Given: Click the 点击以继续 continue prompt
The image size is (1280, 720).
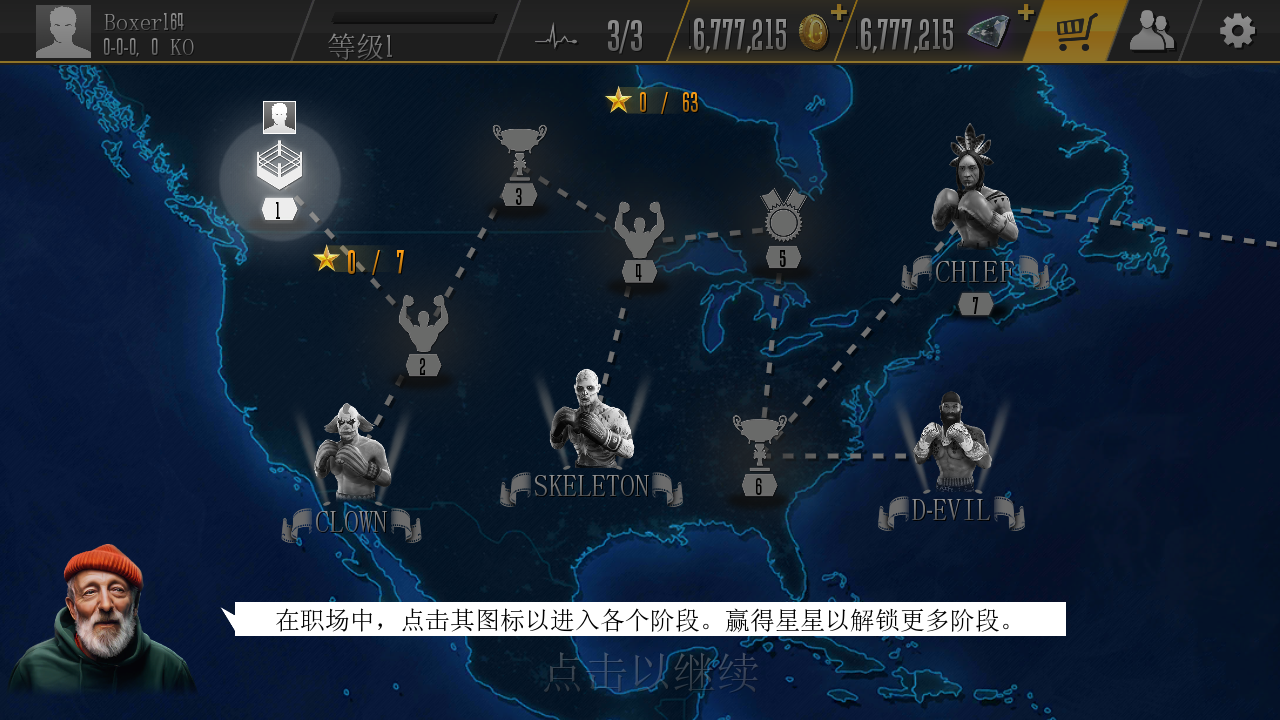Looking at the screenshot, I should (650, 673).
